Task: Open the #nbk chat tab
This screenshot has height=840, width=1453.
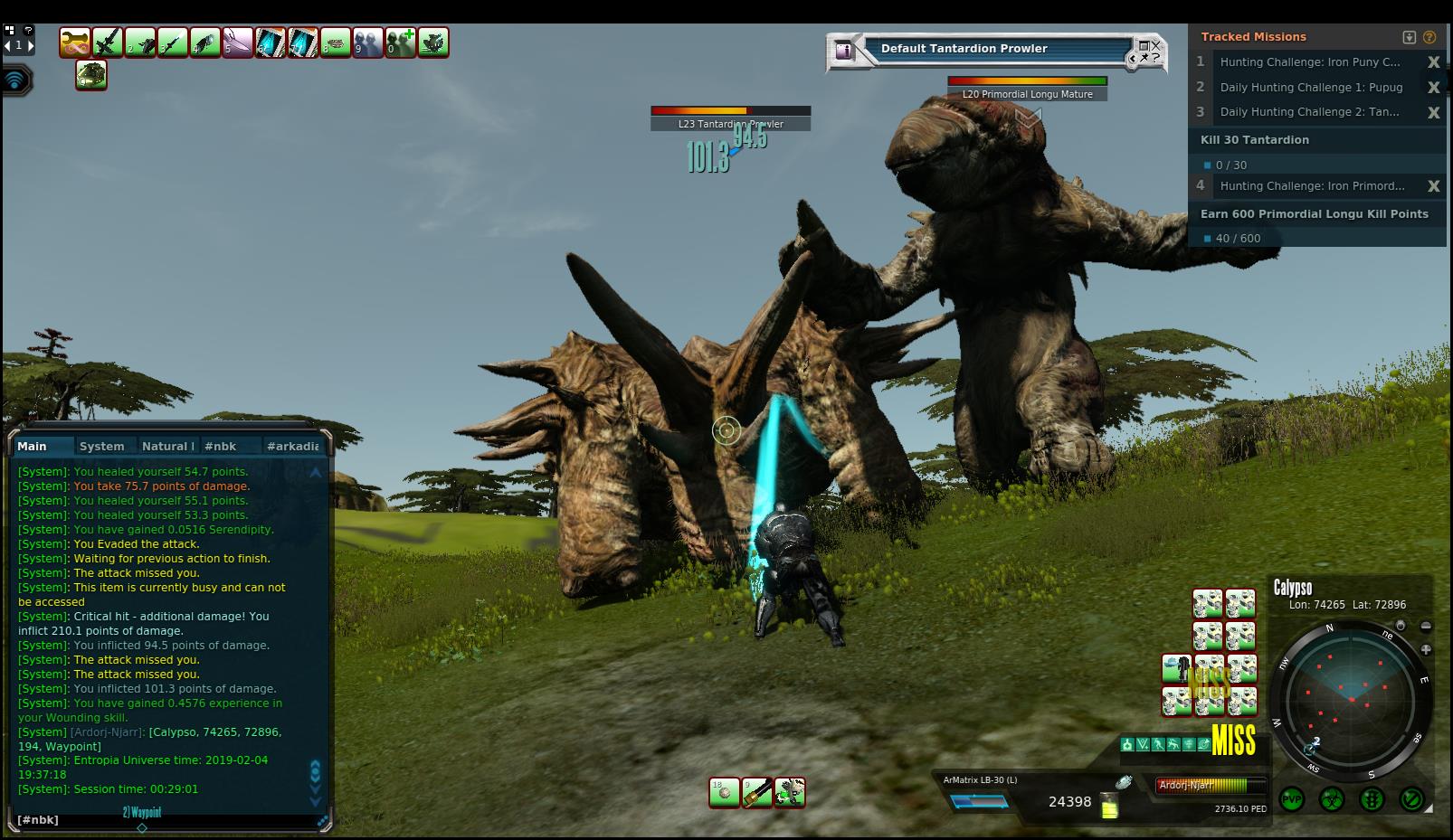Action: coord(220,446)
